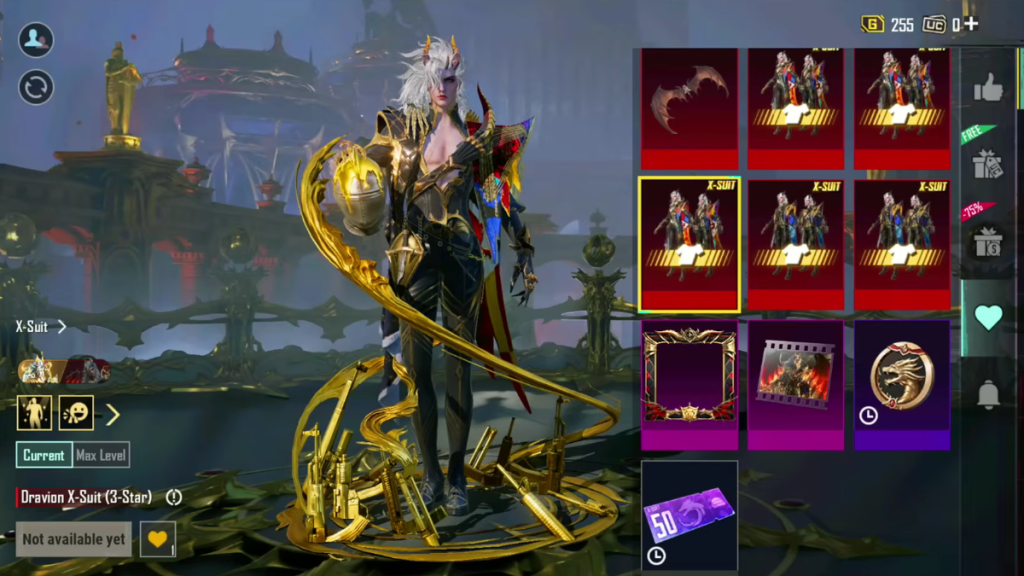Switch to the teal heart wishlist tab
The height and width of the screenshot is (576, 1024).
click(988, 317)
